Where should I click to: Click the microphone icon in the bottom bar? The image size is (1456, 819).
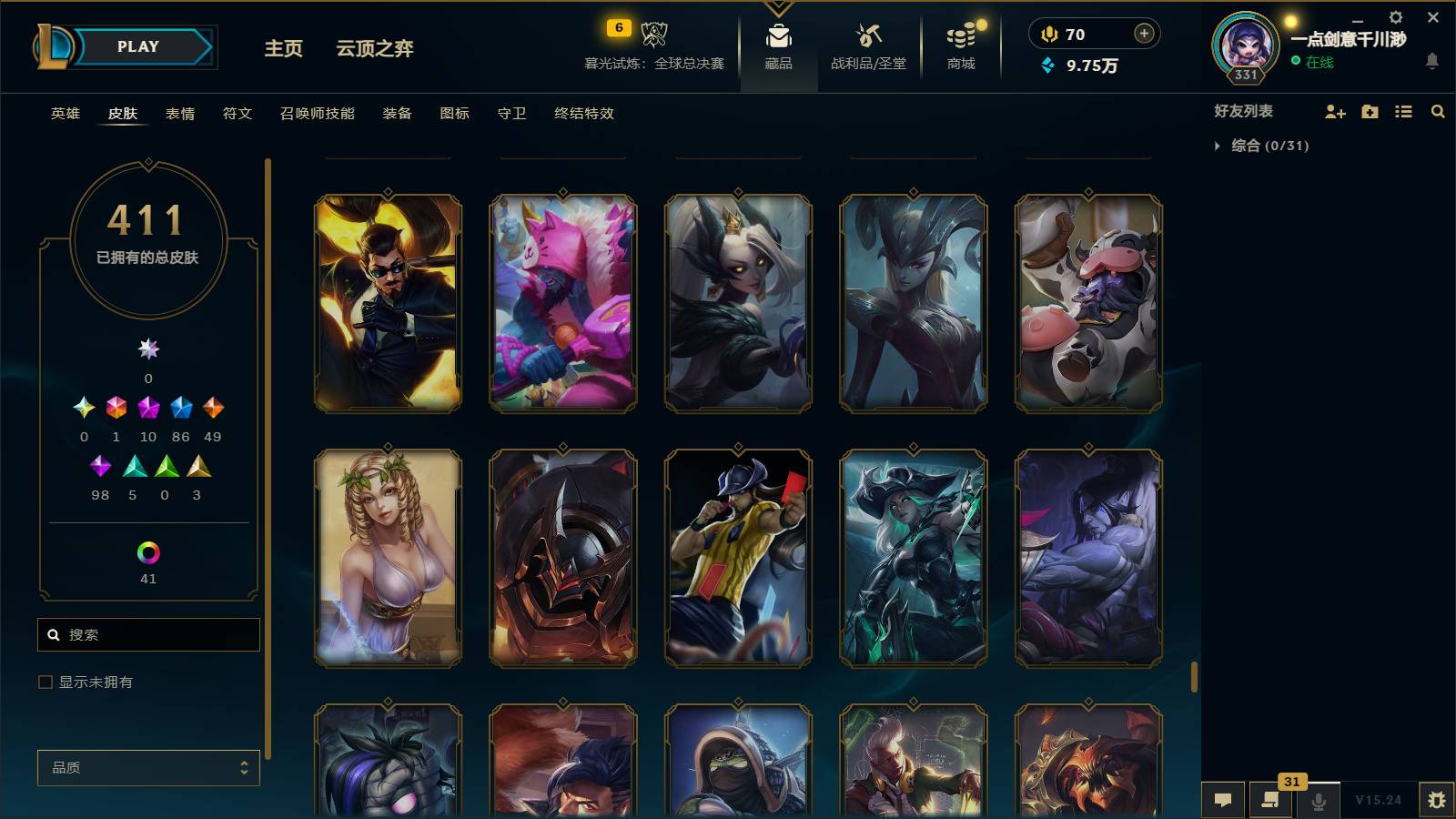pyautogui.click(x=1318, y=800)
